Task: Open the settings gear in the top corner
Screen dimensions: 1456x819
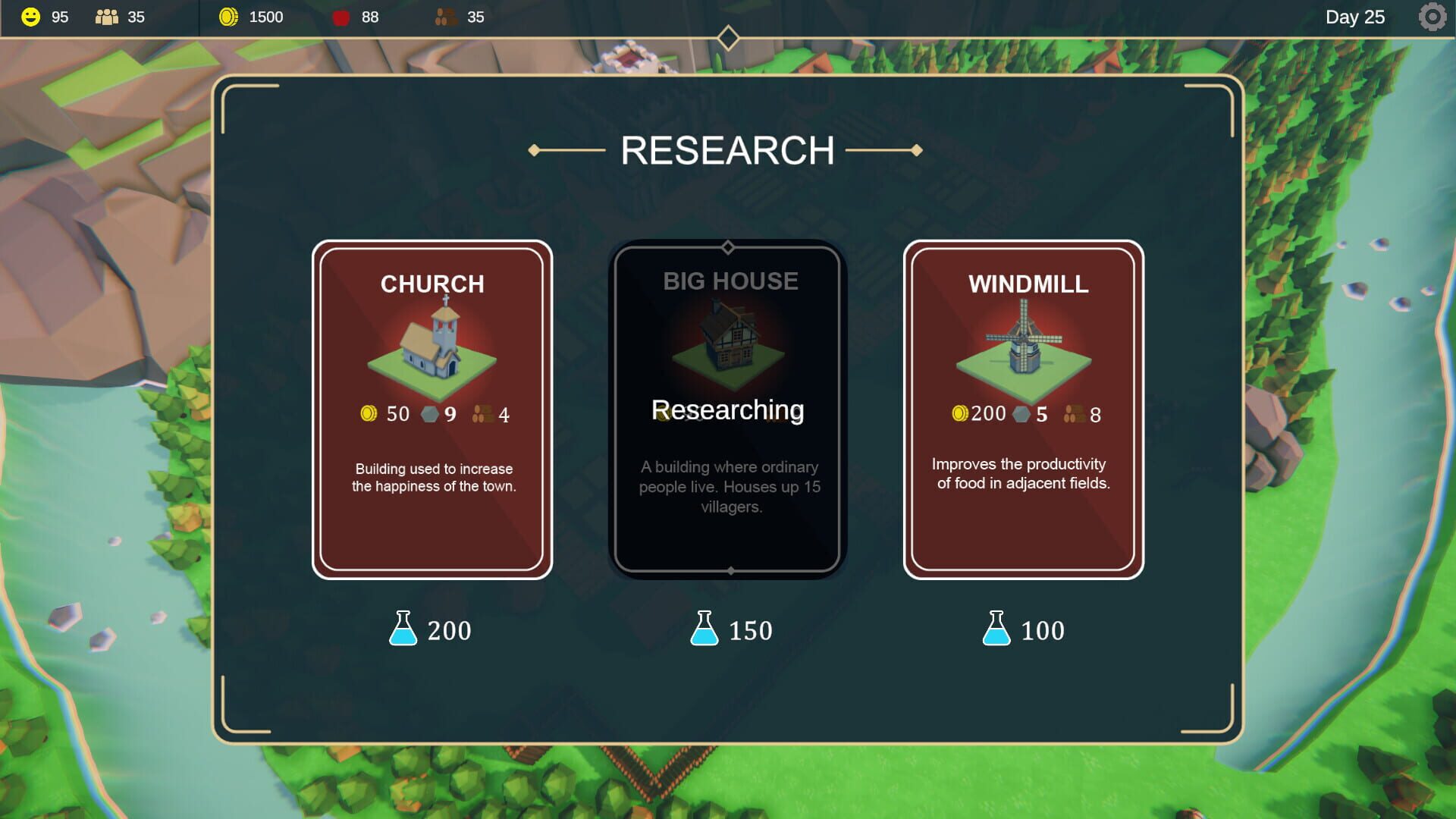Action: pyautogui.click(x=1433, y=16)
